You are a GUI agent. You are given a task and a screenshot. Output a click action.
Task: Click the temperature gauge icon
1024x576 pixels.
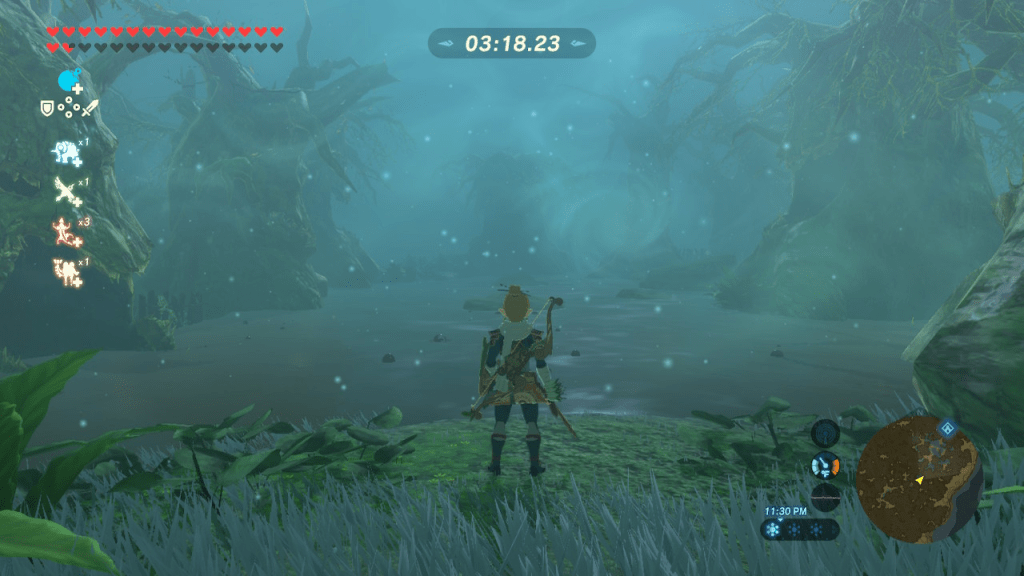pos(825,466)
